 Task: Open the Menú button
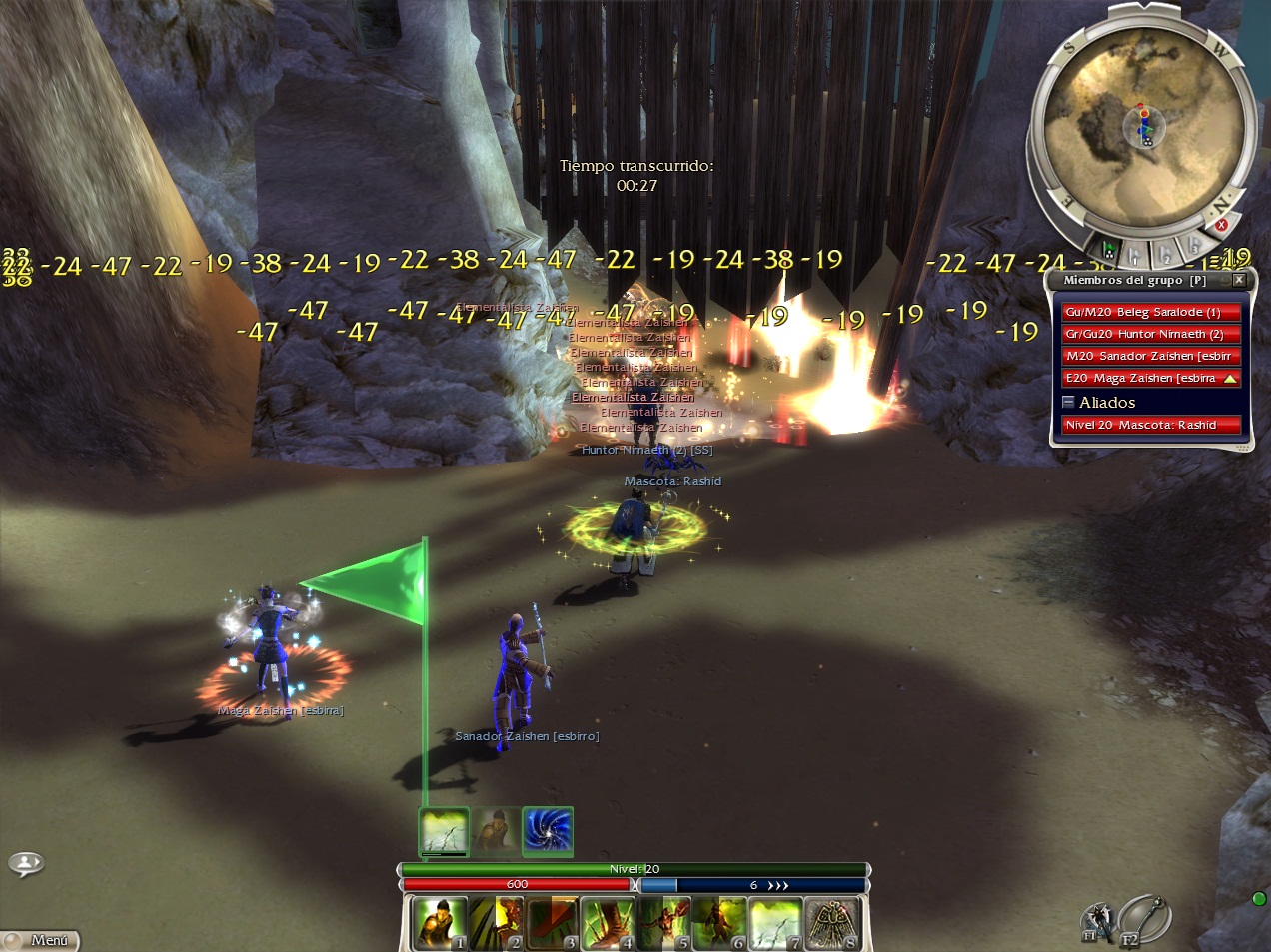pos(40,940)
